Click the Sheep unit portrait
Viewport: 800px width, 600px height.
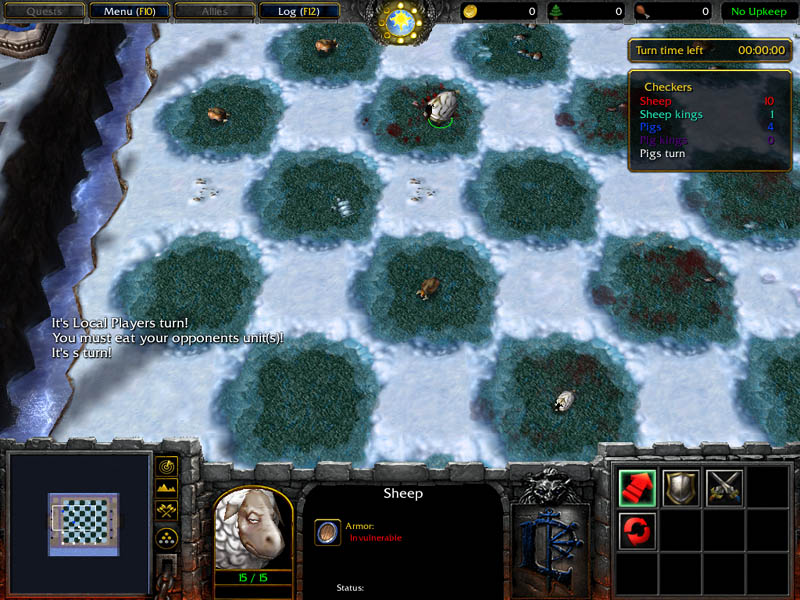click(253, 531)
